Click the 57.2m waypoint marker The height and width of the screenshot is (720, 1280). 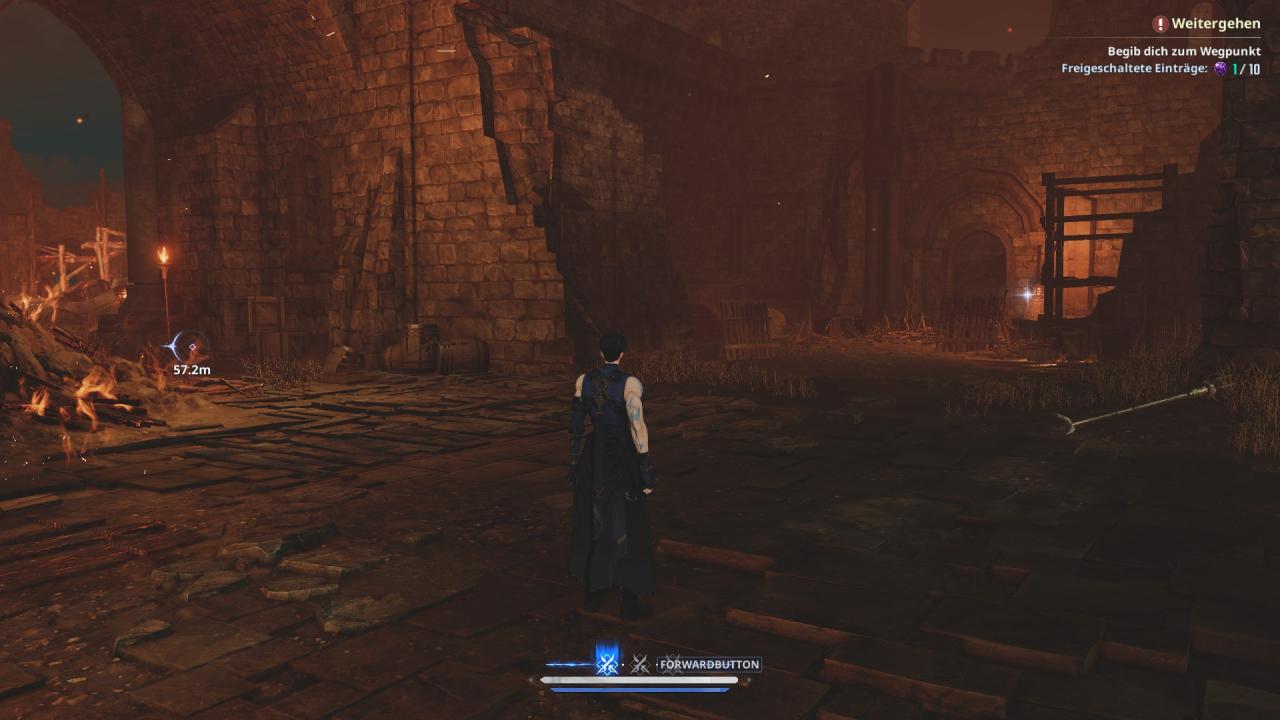point(190,347)
